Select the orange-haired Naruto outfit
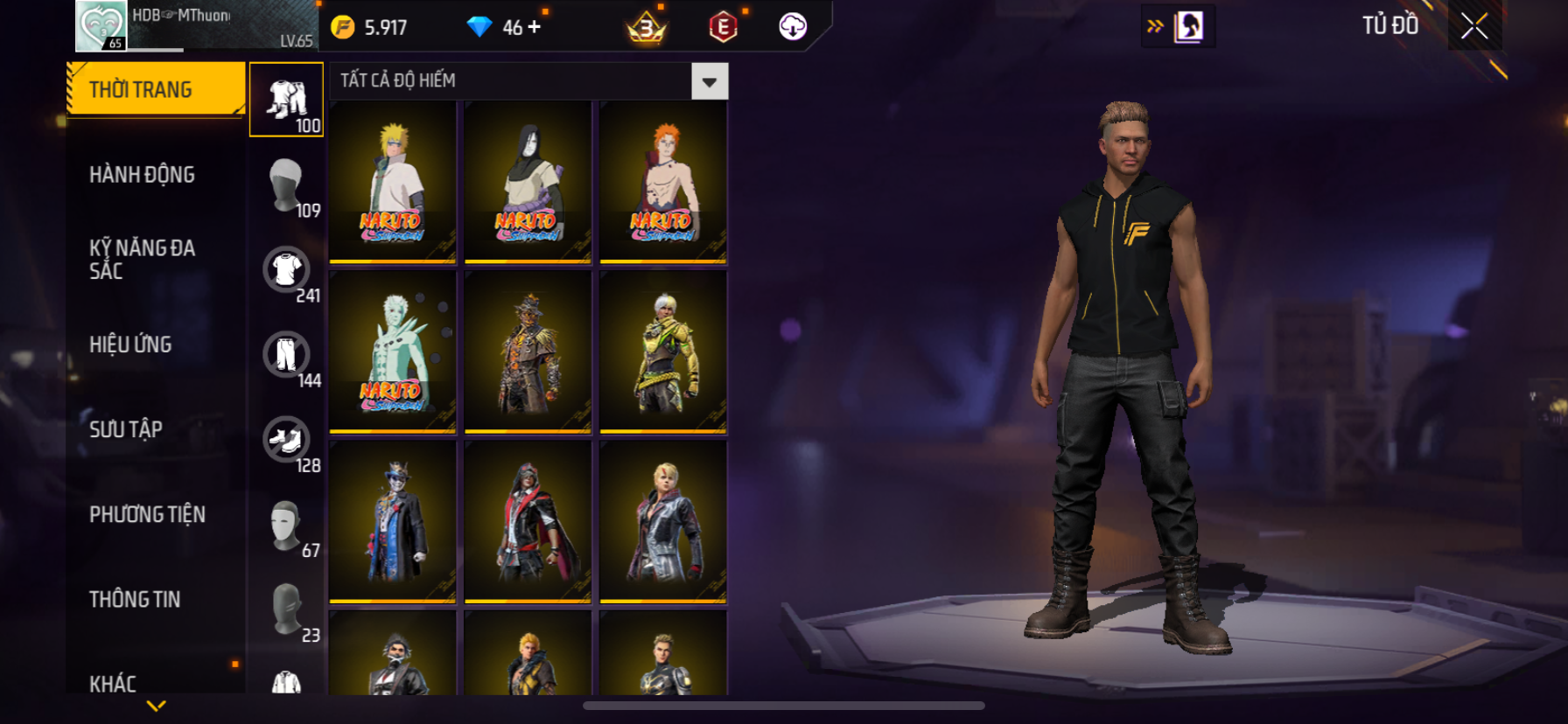Screen dimensions: 1568x724 tap(663, 182)
